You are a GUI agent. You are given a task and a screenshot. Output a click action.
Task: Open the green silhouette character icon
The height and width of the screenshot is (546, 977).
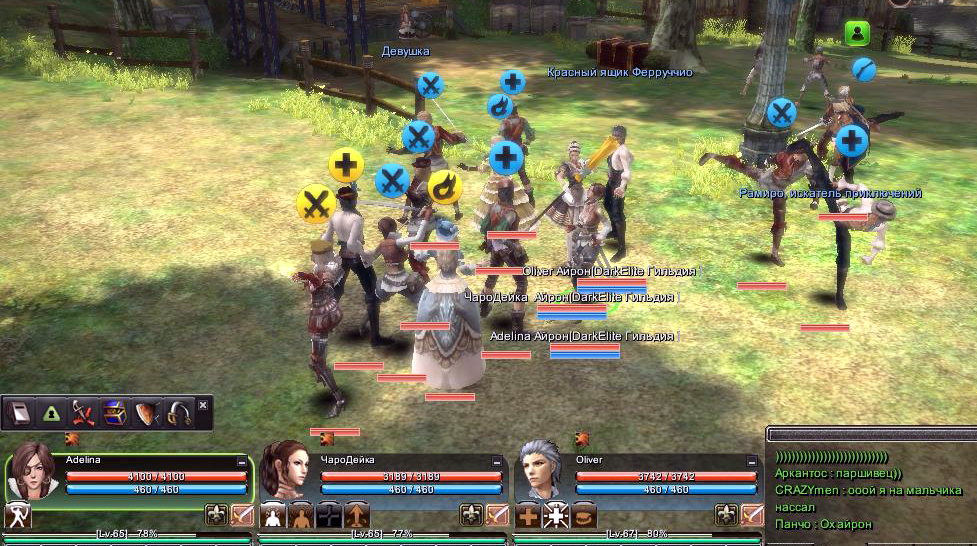50,412
